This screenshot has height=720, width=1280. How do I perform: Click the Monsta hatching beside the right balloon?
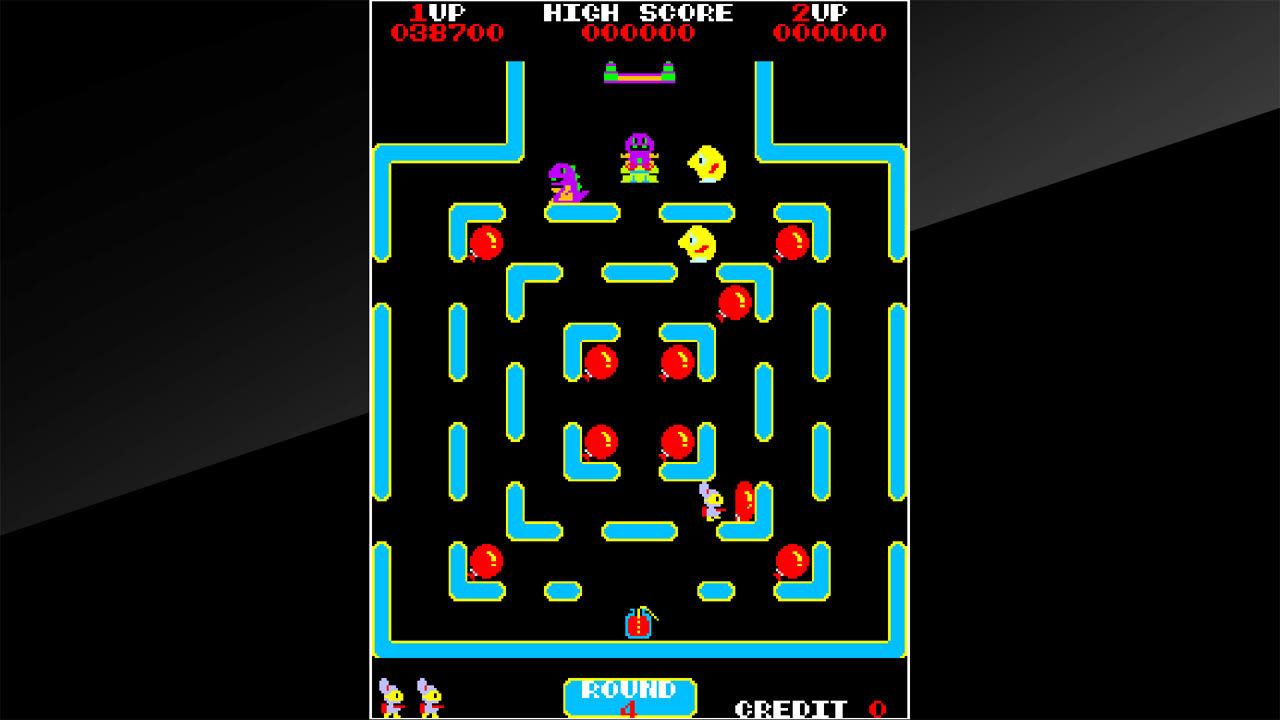[x=712, y=505]
